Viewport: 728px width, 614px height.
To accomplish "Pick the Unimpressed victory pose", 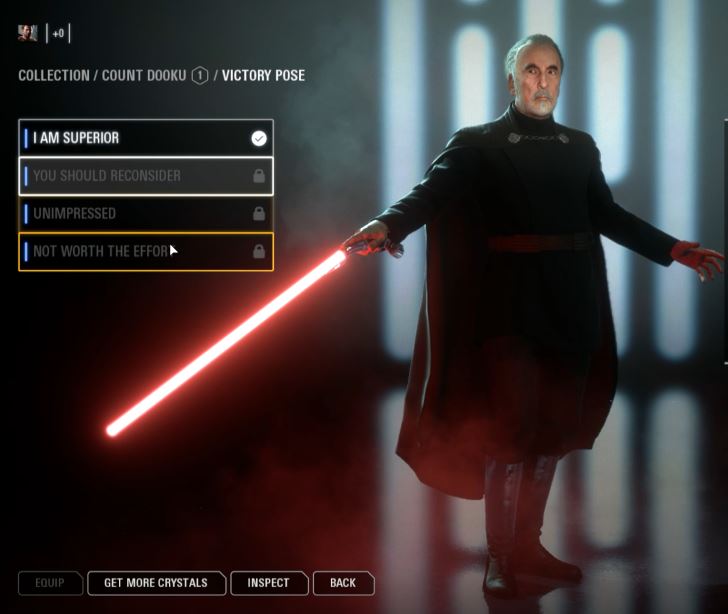I will (x=145, y=214).
